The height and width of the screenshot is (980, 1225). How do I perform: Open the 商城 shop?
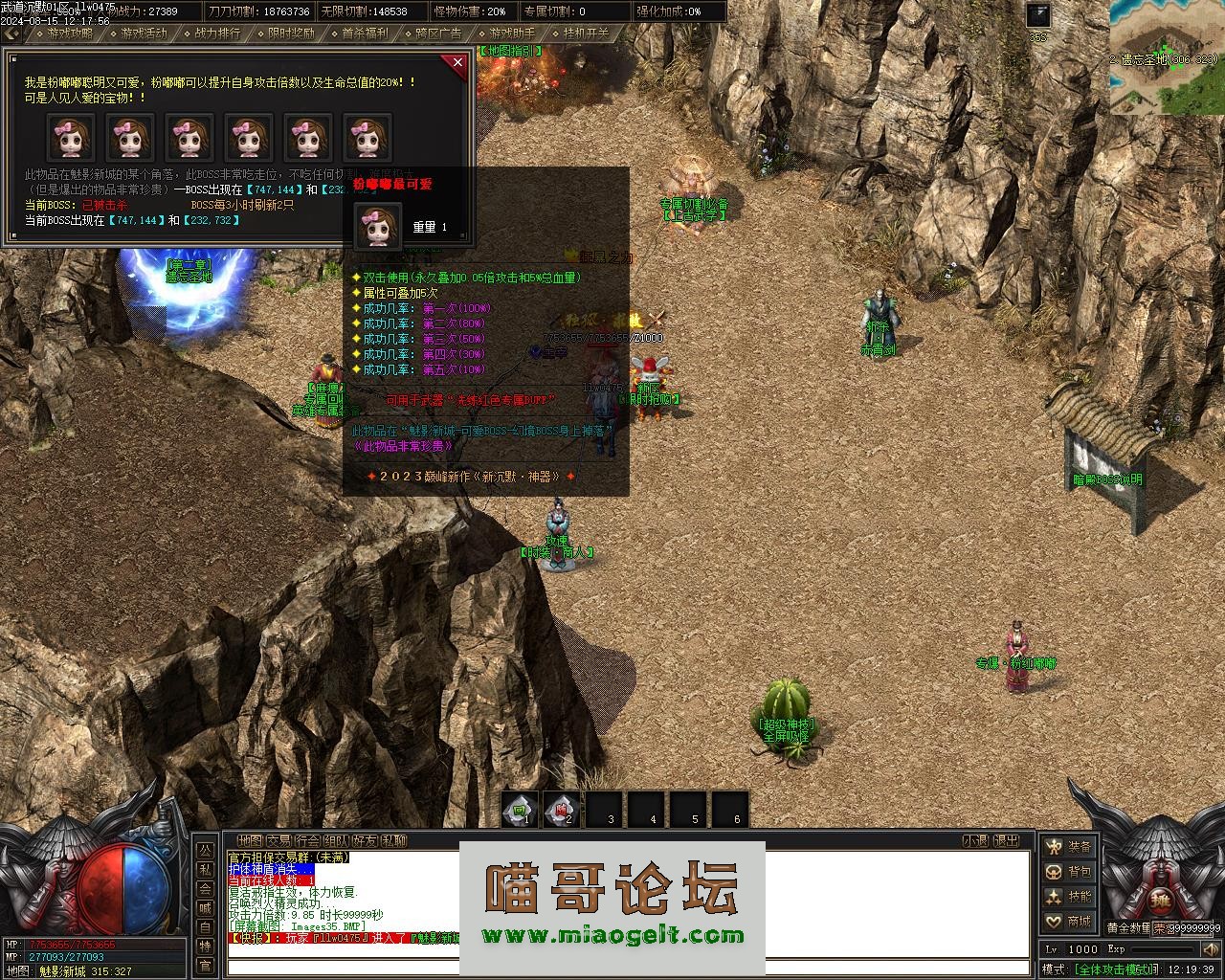click(x=1069, y=922)
